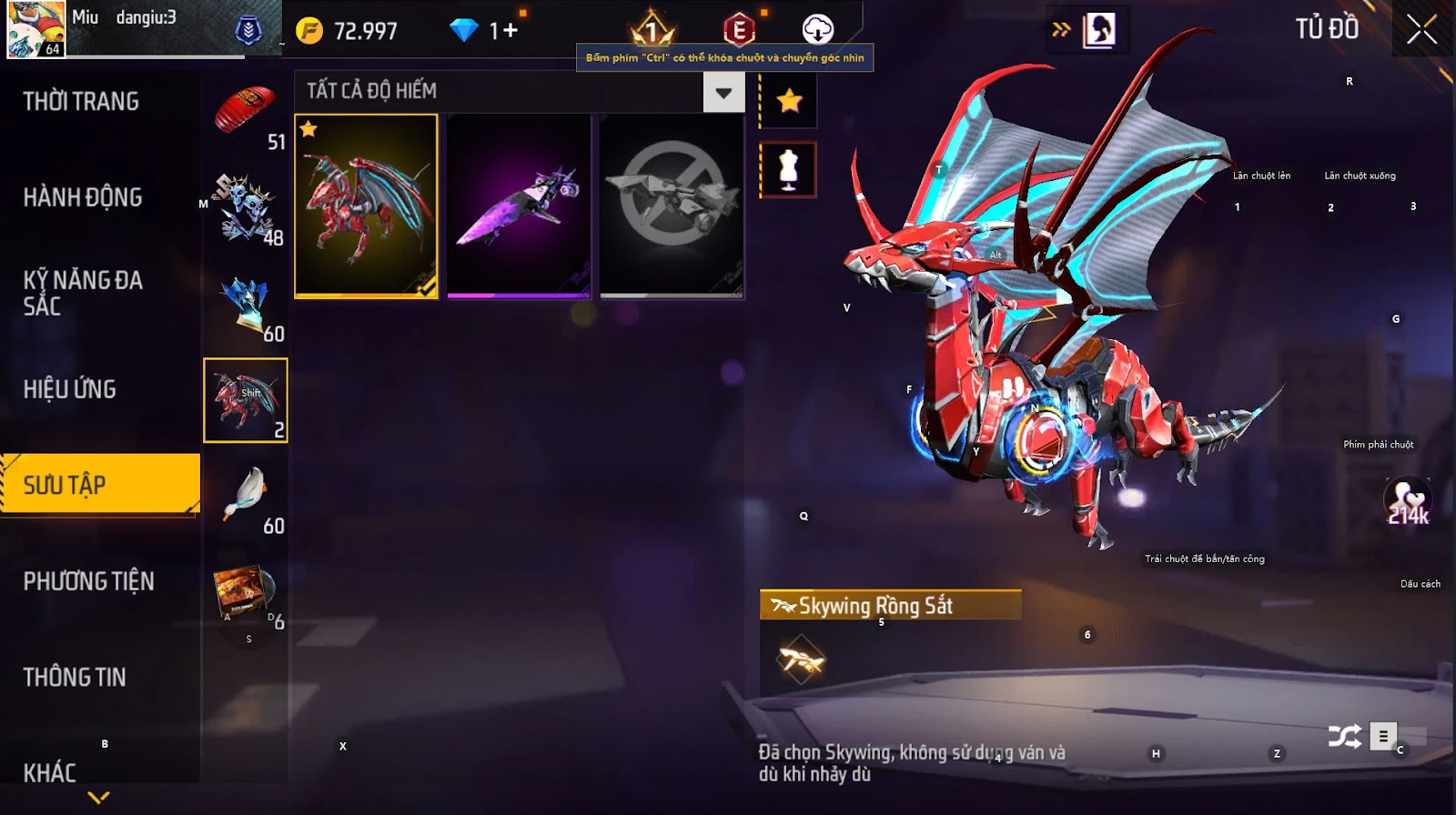
Task: Select the purple Skywing glider card
Action: point(519,206)
